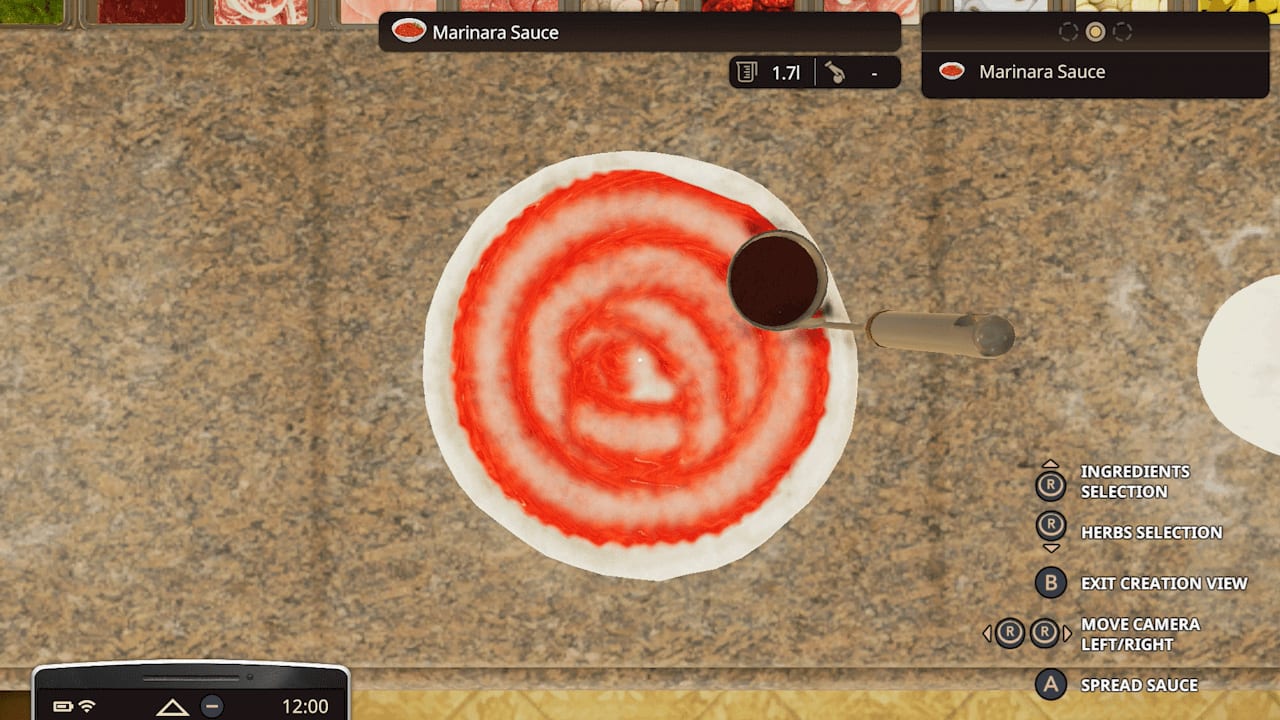Click the R stick icon for Herbs Selection
Viewport: 1280px width, 720px height.
click(1052, 523)
